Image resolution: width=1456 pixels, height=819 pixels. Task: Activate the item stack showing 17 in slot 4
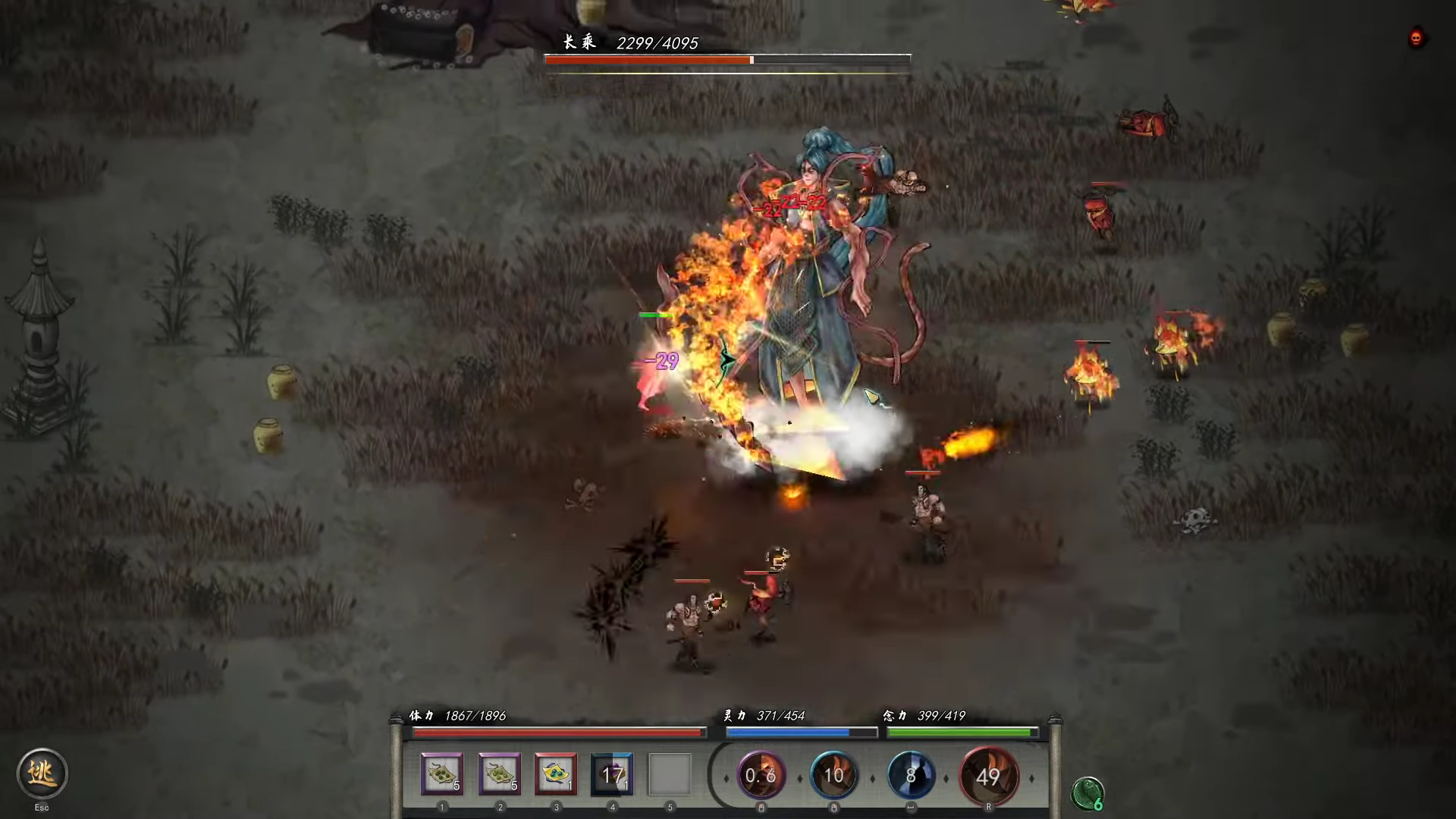point(612,774)
